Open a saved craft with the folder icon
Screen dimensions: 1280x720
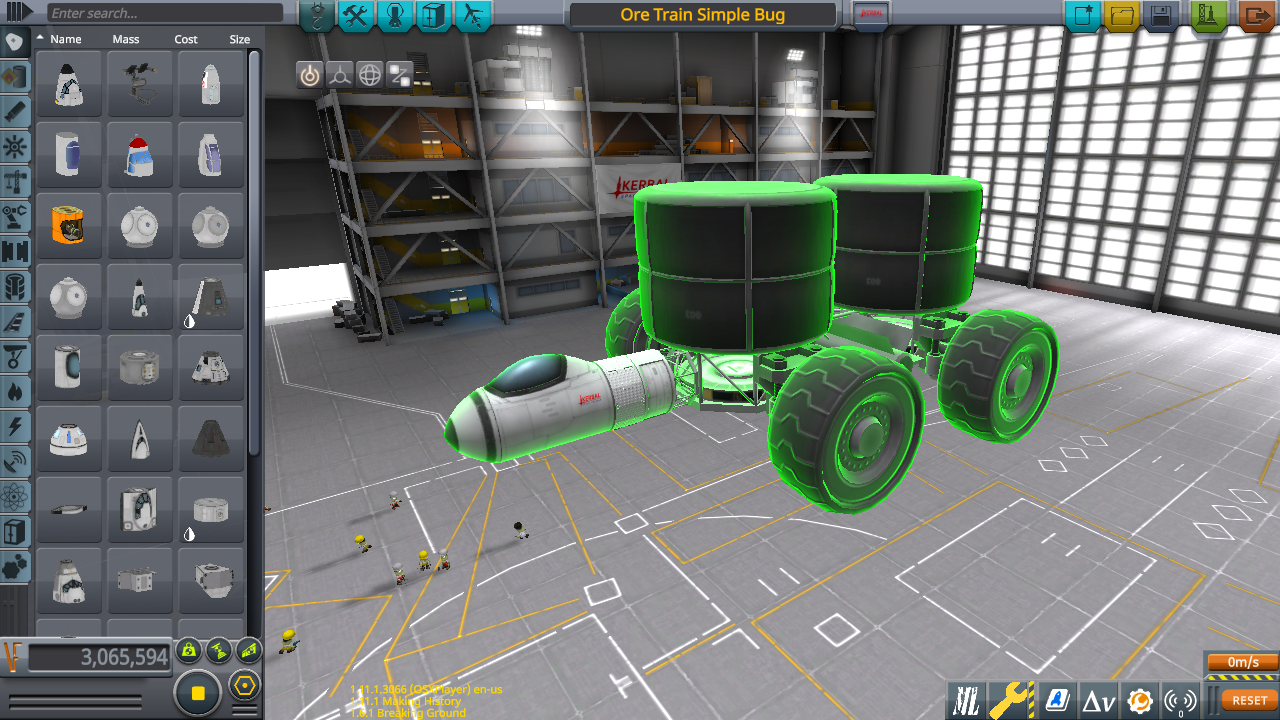coord(1121,16)
